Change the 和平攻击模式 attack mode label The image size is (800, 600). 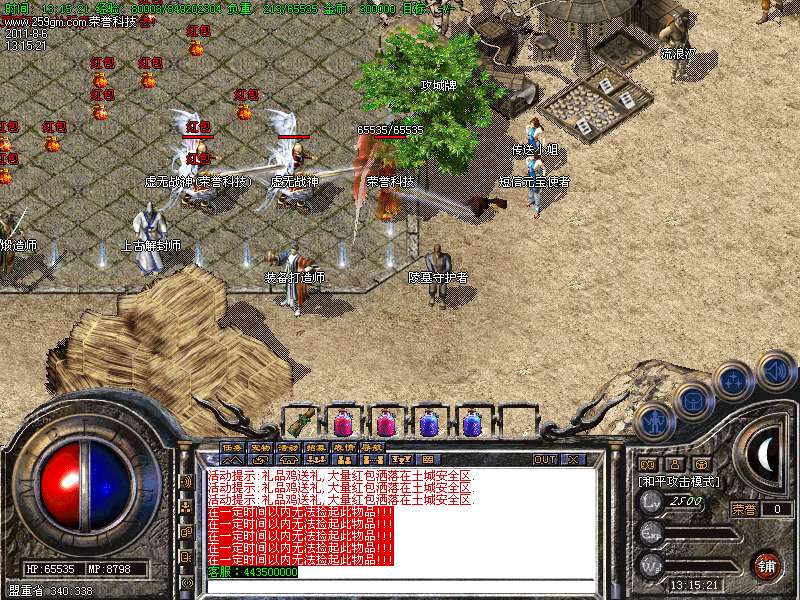pos(680,481)
